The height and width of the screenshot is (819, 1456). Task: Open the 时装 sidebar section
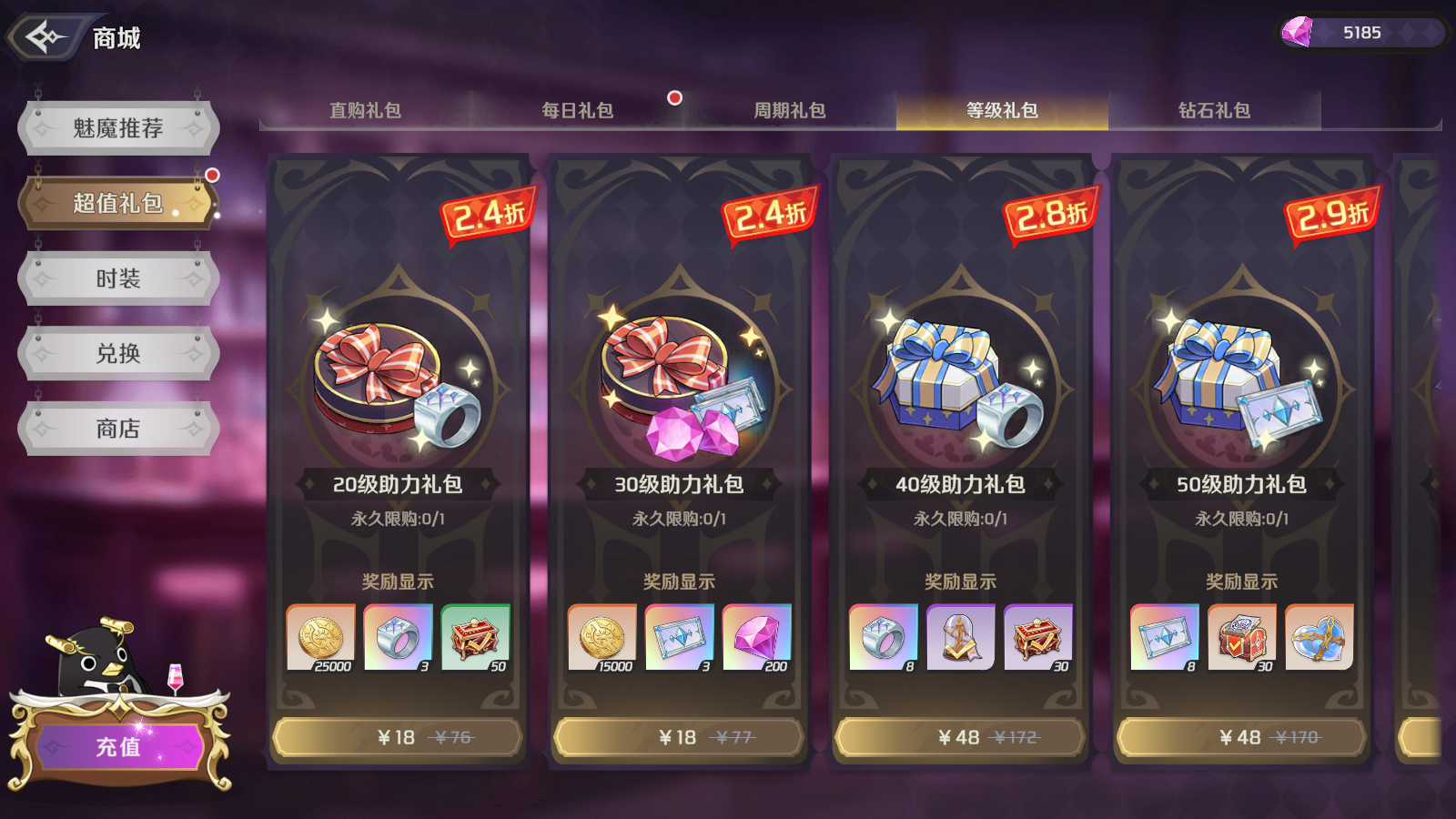(116, 278)
